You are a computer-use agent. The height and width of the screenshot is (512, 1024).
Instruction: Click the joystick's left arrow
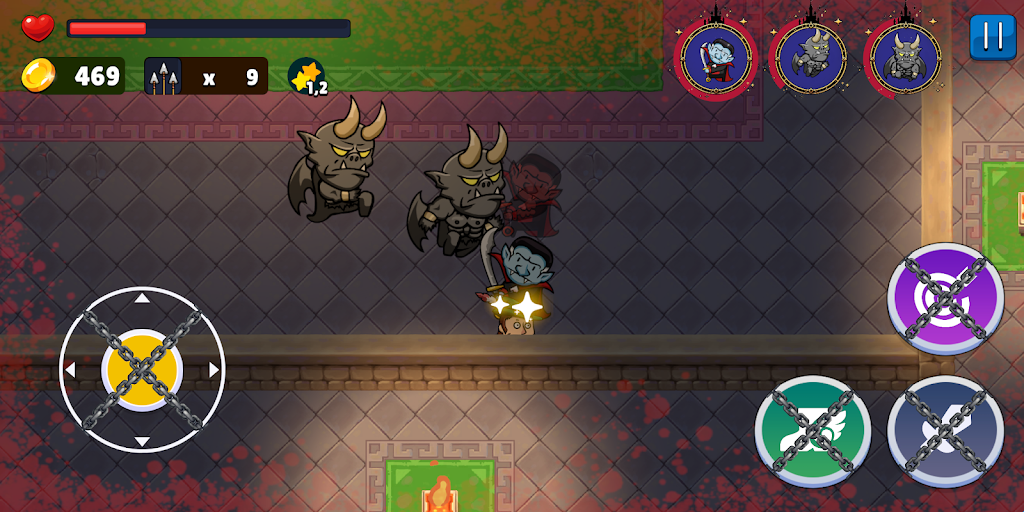pyautogui.click(x=70, y=370)
